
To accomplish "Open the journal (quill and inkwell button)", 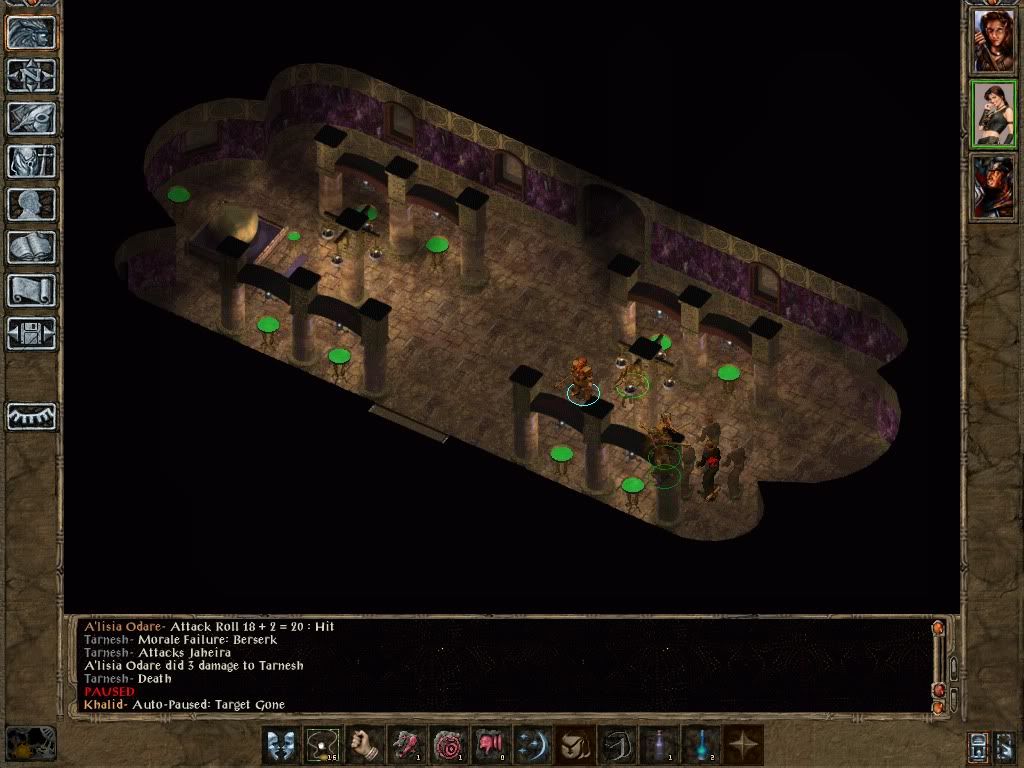I will coord(31,118).
